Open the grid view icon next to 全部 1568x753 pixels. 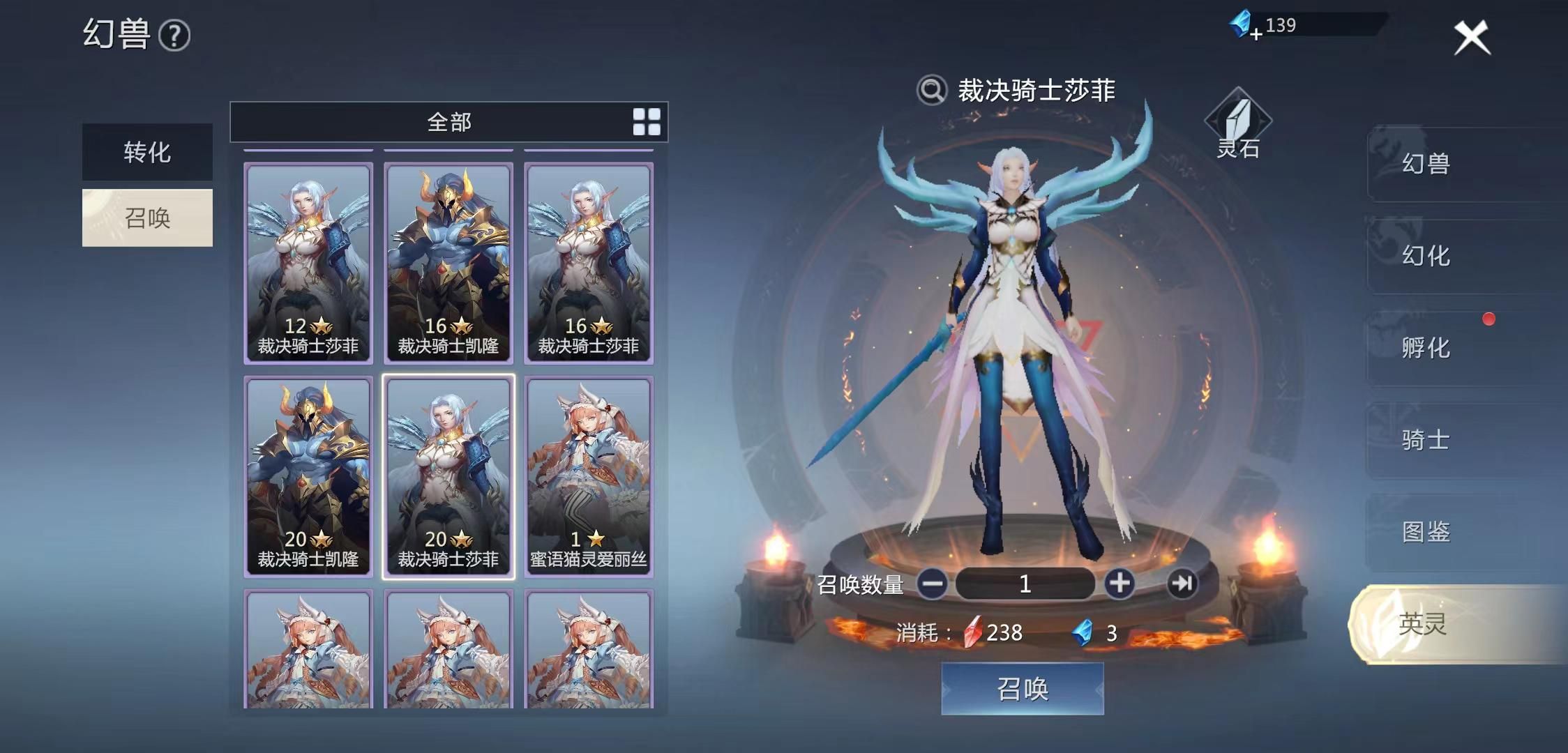coord(647,122)
